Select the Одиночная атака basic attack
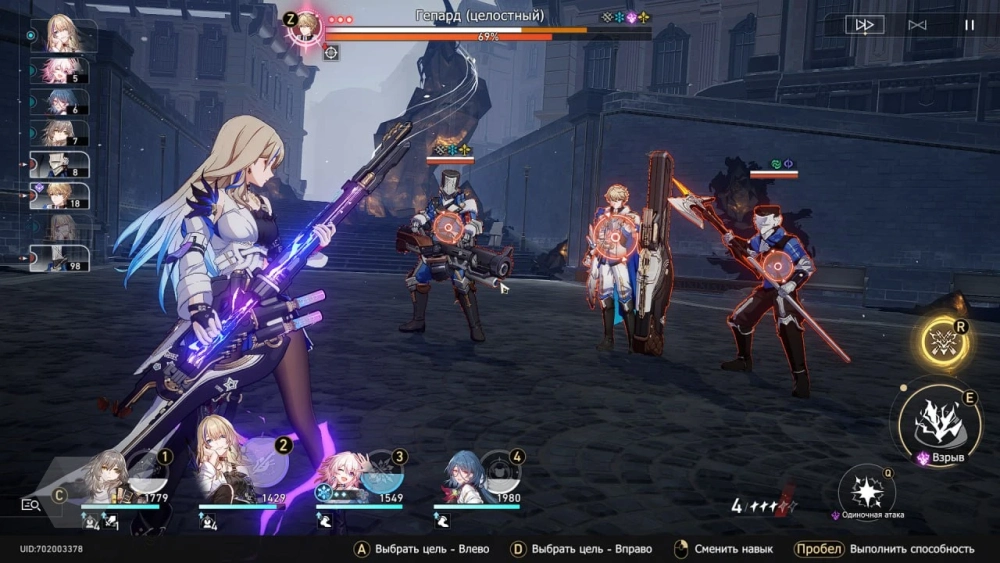 coord(866,492)
